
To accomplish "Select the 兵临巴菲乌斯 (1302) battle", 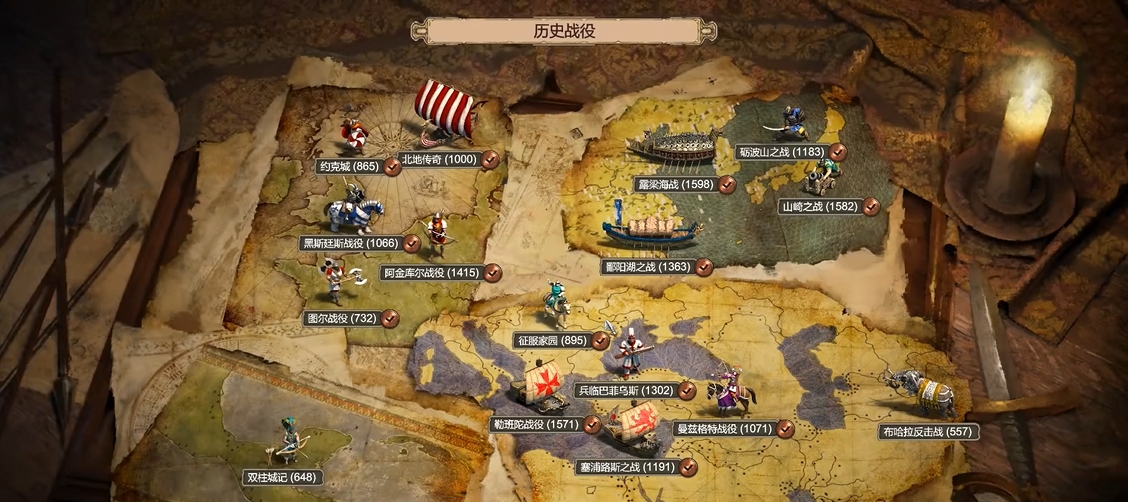I will (626, 391).
